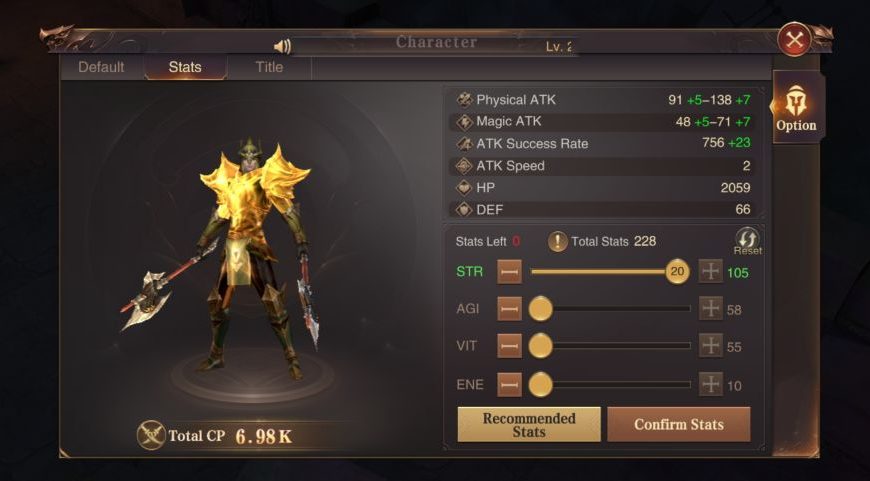
Task: Increase ENE with the plus button
Action: 710,384
